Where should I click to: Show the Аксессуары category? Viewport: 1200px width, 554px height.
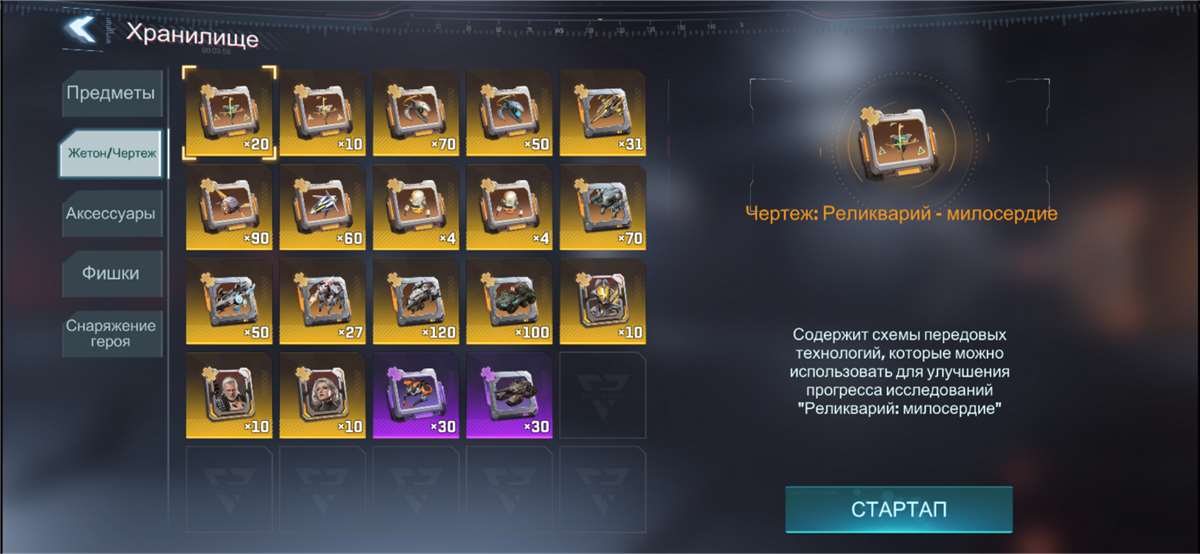(111, 214)
